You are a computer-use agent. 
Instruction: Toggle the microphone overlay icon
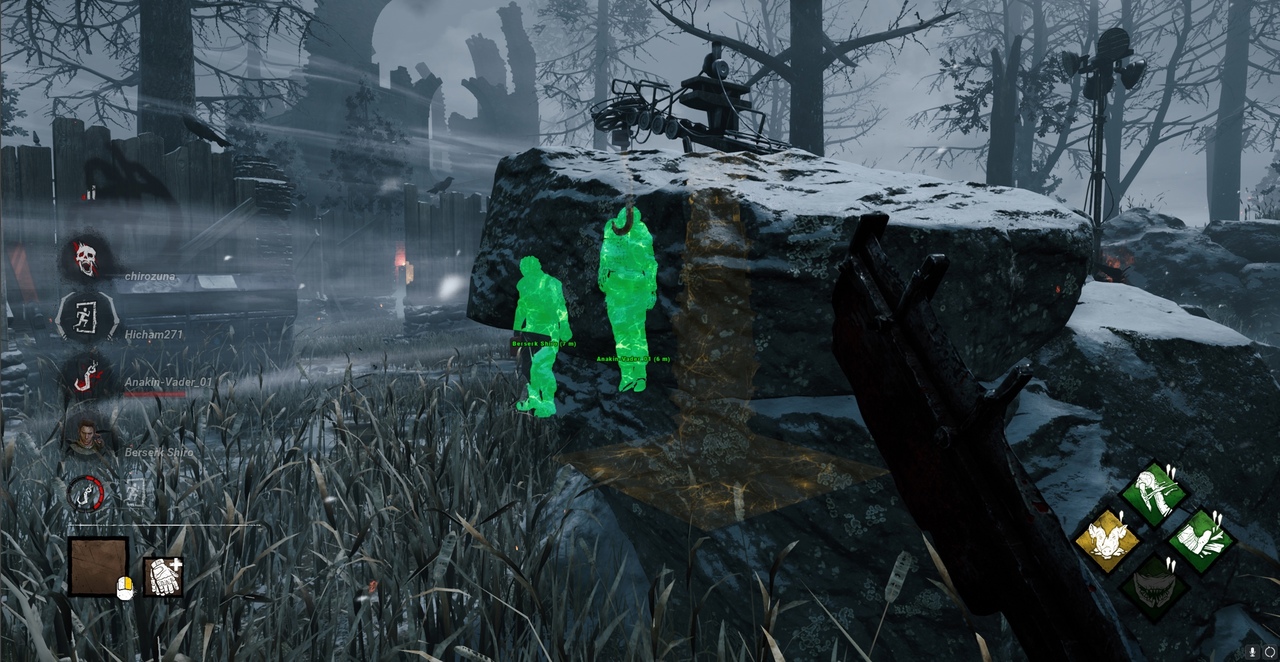coord(1251,651)
